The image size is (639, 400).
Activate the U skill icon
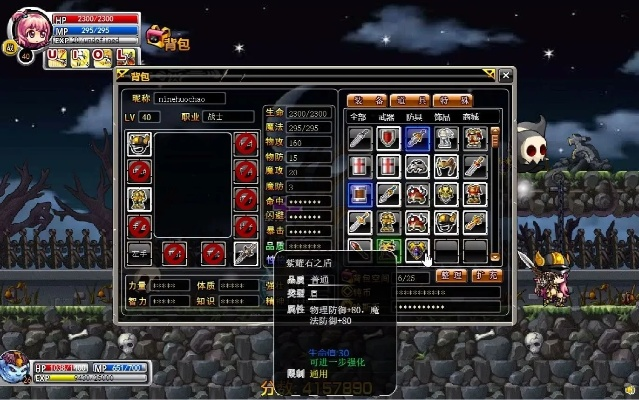click(56, 57)
